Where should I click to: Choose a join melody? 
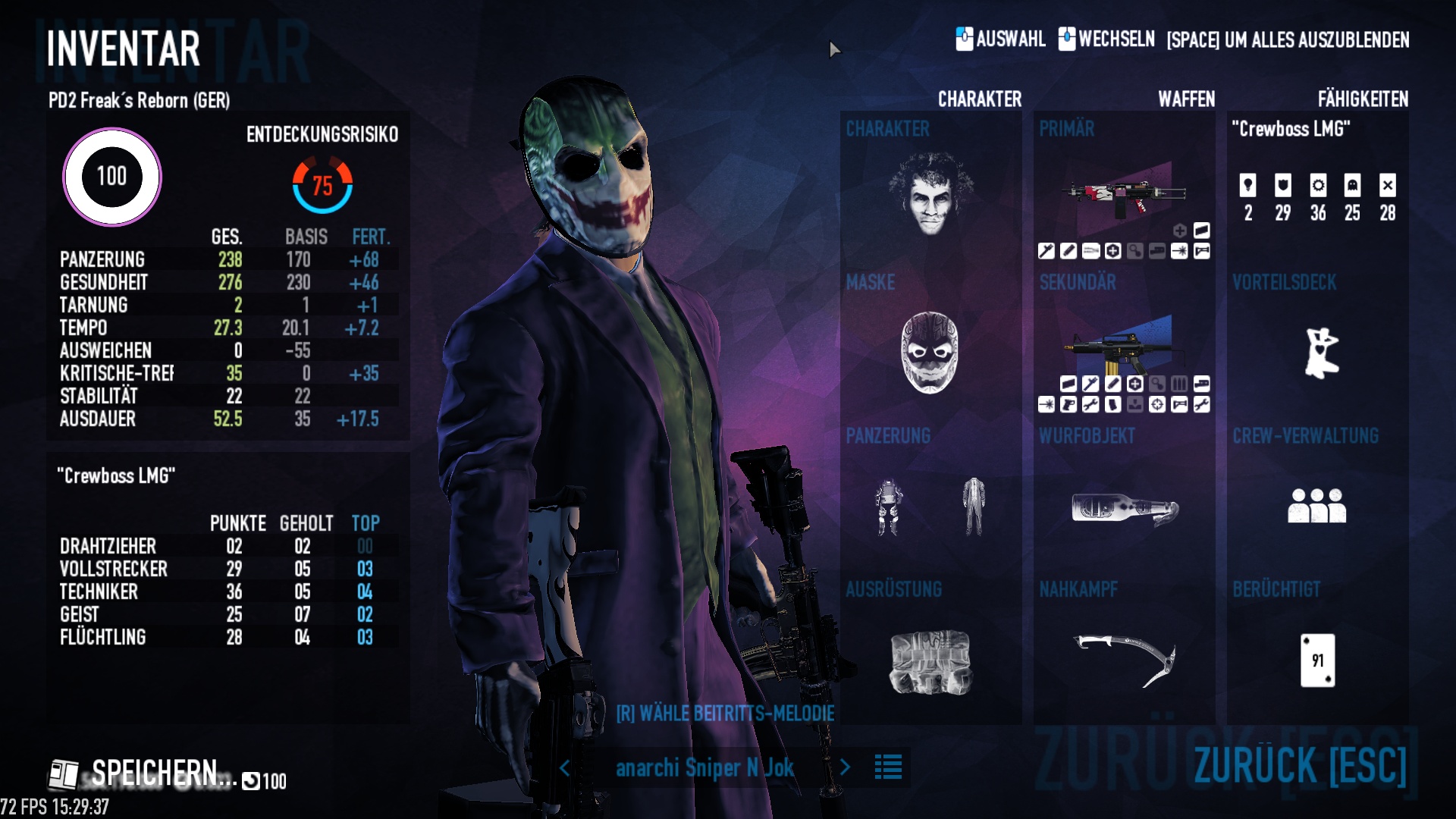pos(724,714)
